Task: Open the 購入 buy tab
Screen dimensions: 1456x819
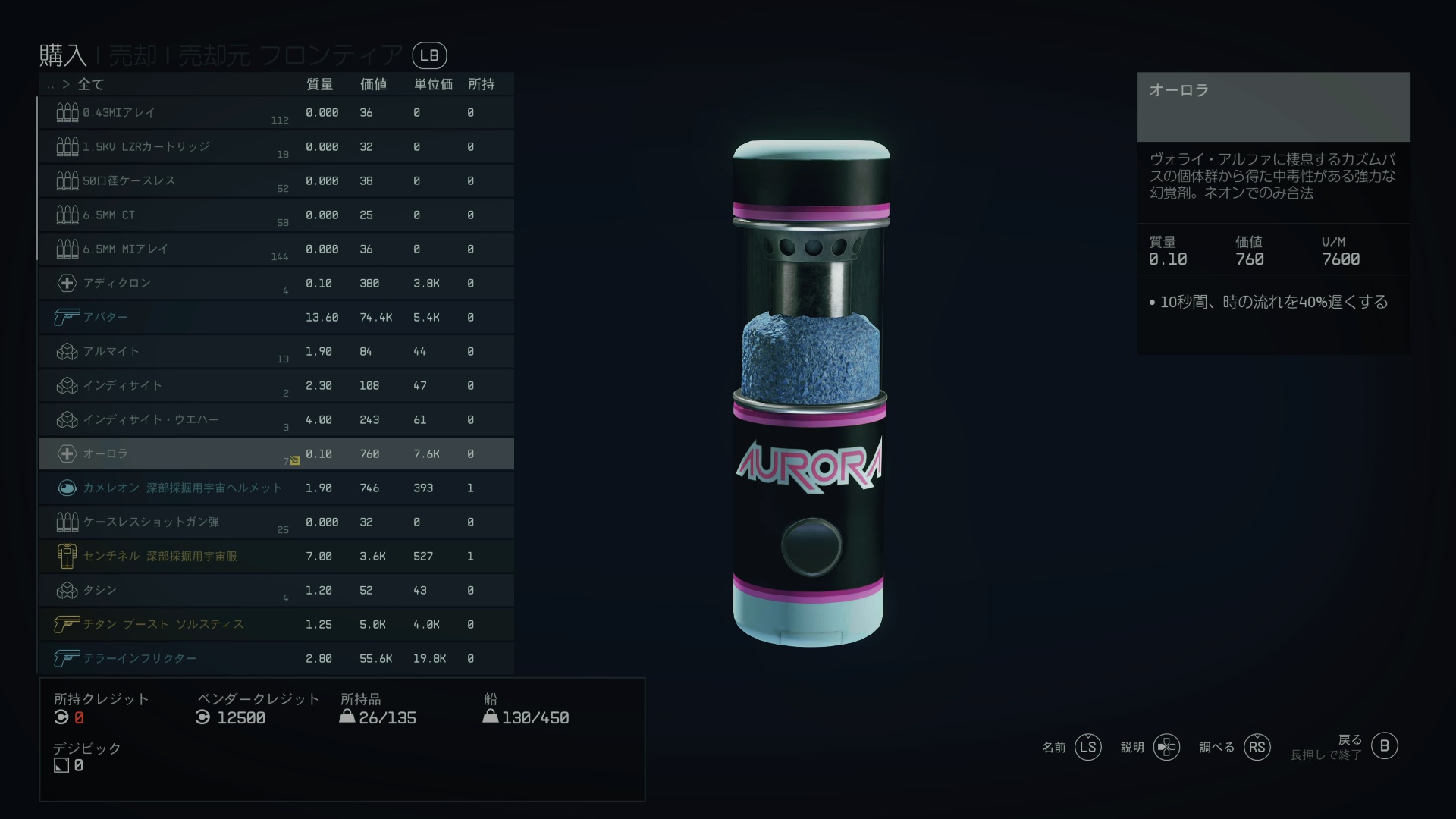Action: click(x=63, y=55)
